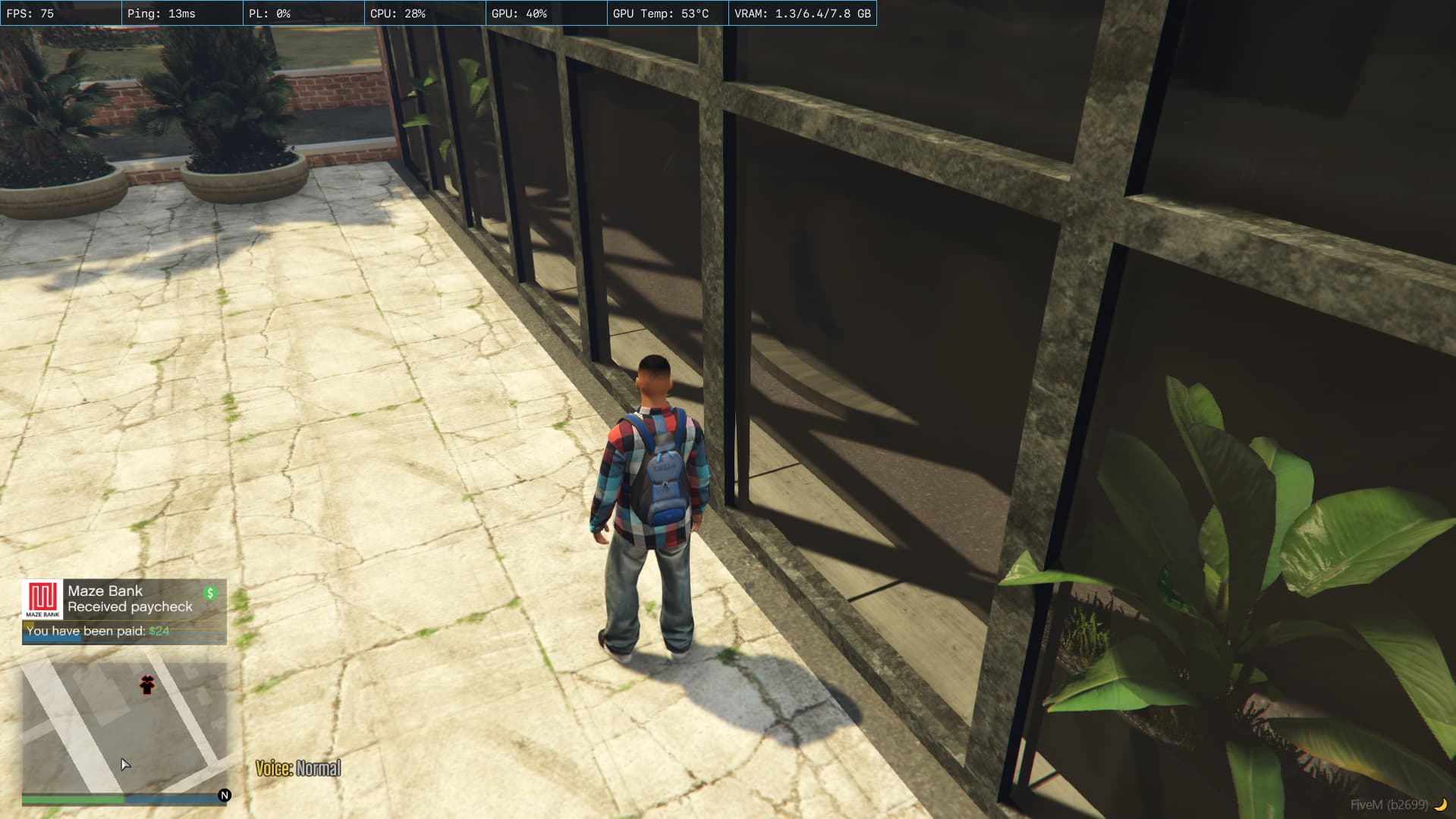This screenshot has width=1456, height=819.
Task: Toggle the CPU usage display
Action: click(396, 12)
